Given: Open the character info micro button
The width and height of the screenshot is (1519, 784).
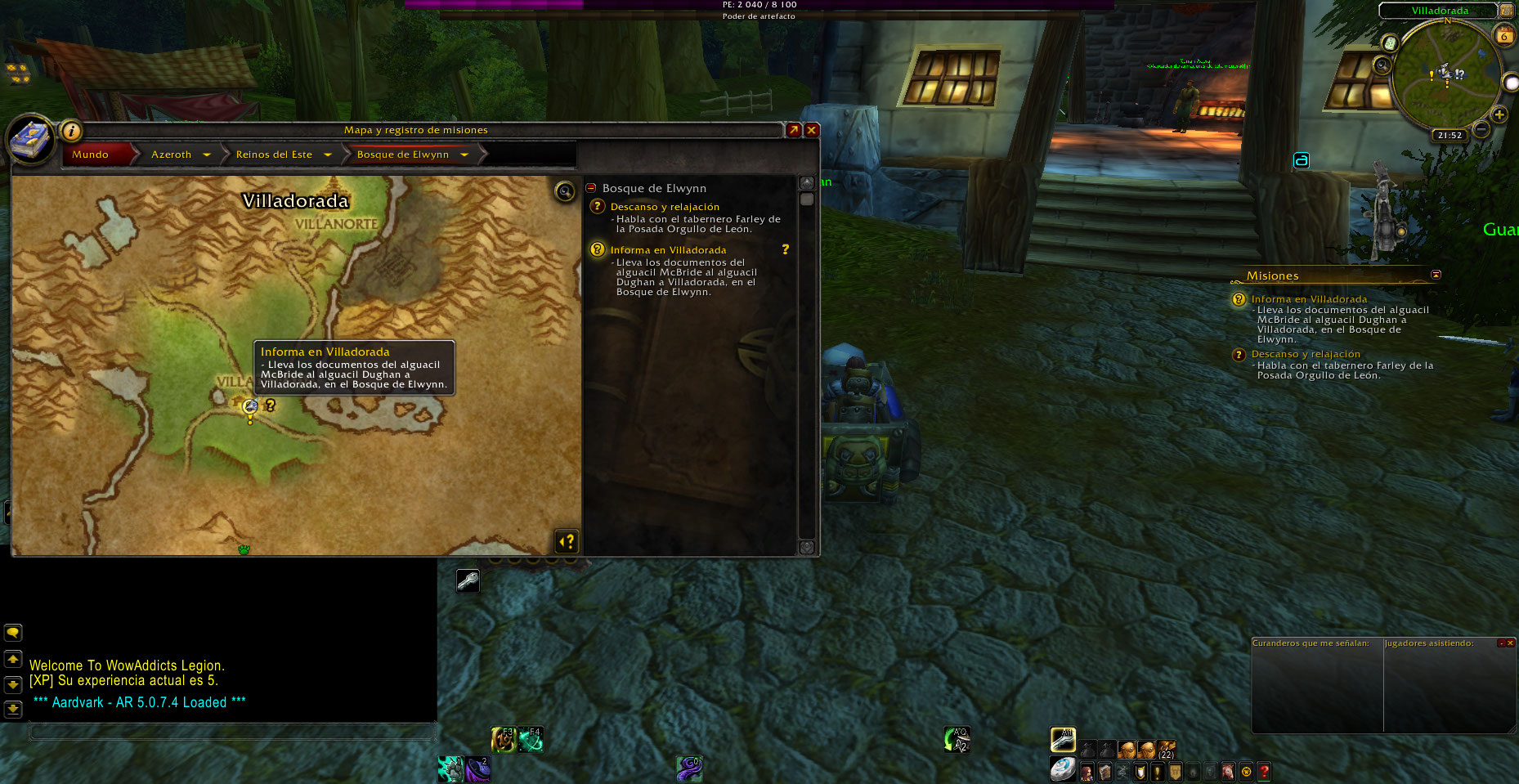Looking at the screenshot, I should point(1087,772).
